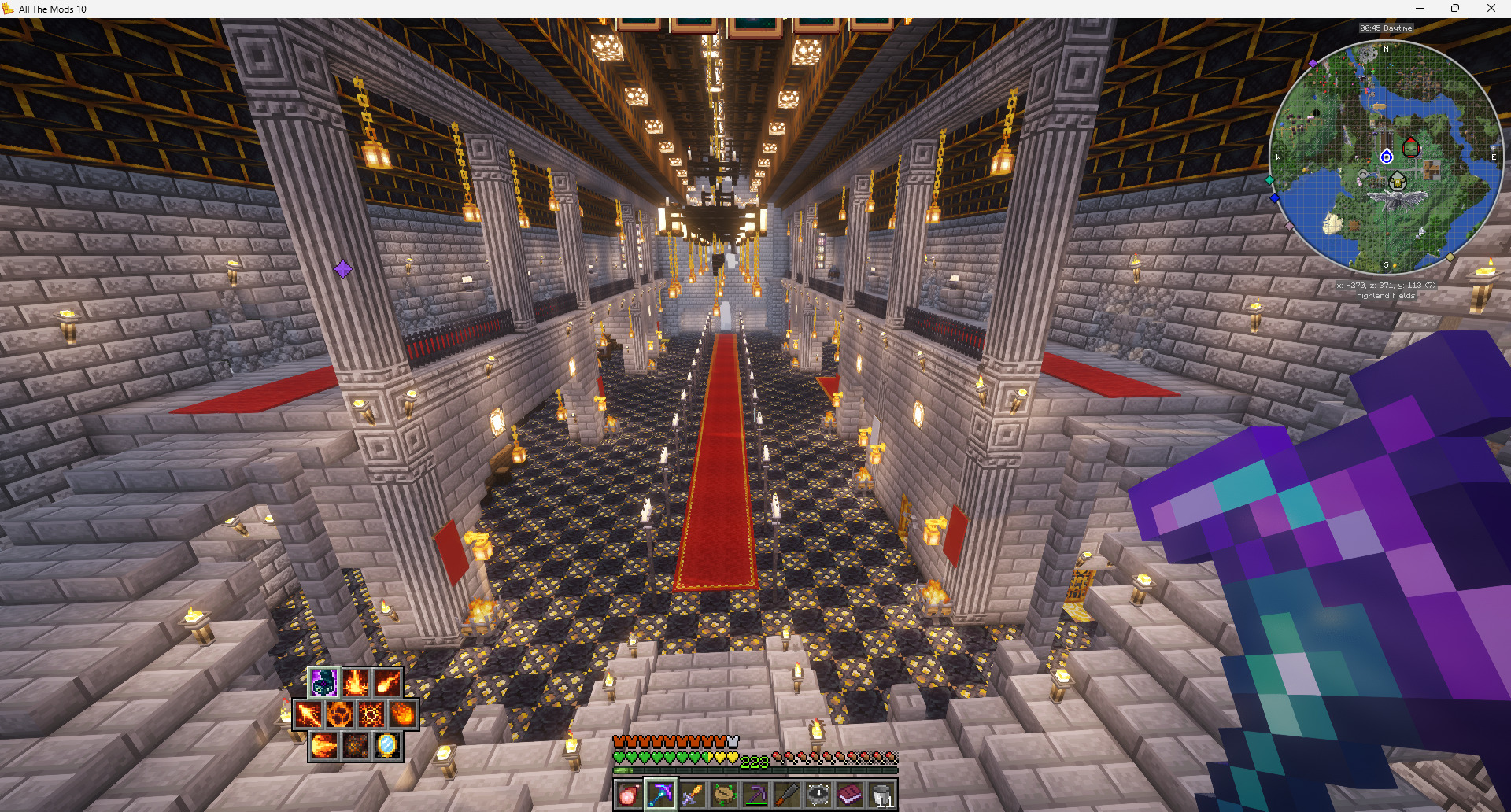
Task: Choose the gold-hilted sword hotbar slot
Action: pyautogui.click(x=692, y=795)
